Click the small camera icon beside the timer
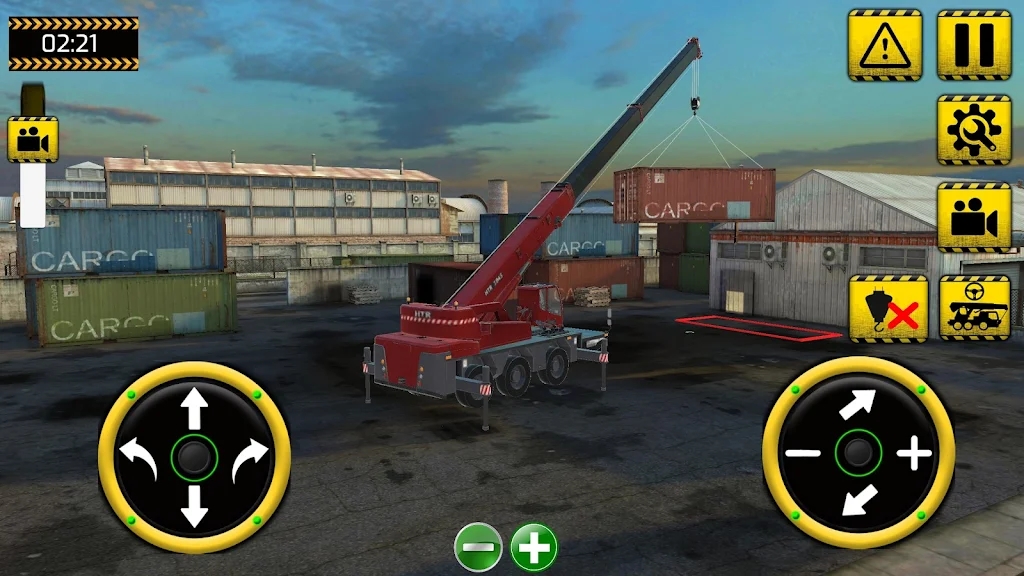Image resolution: width=1024 pixels, height=576 pixels. [33, 139]
